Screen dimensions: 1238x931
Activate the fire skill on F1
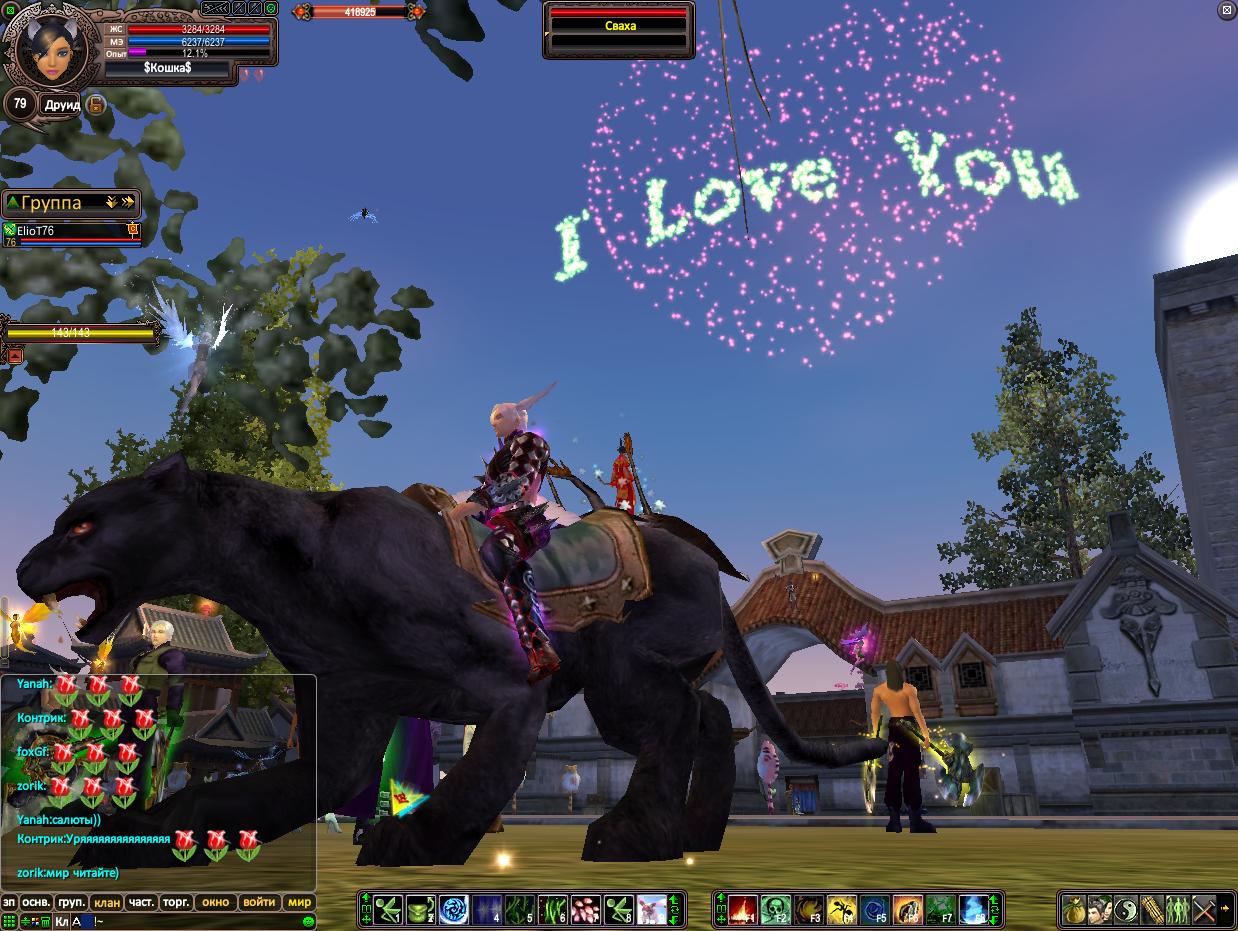click(x=741, y=909)
